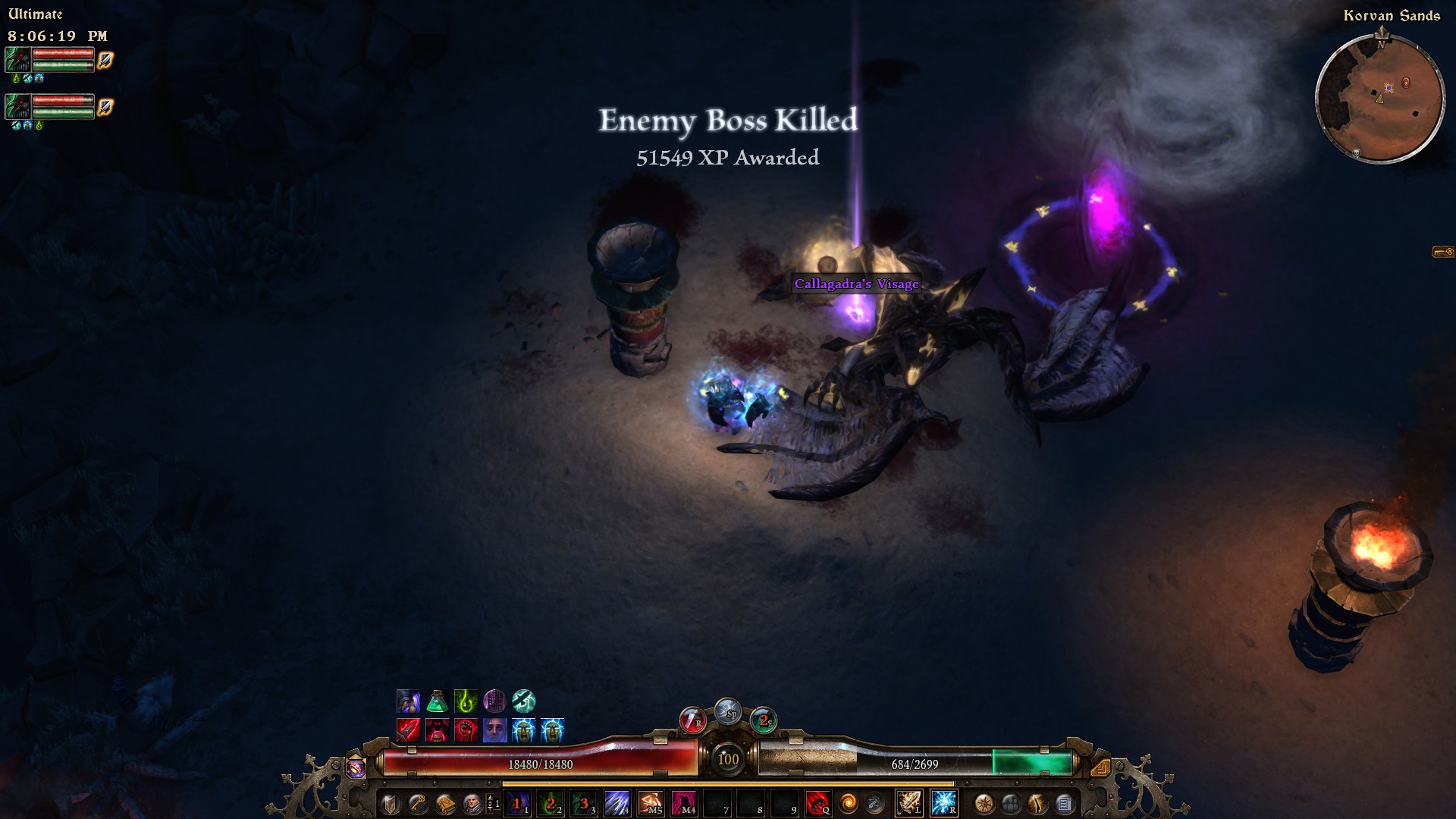Trigger the skill in hotbar slot 3
Viewport: 1456px width, 819px height.
click(x=584, y=803)
